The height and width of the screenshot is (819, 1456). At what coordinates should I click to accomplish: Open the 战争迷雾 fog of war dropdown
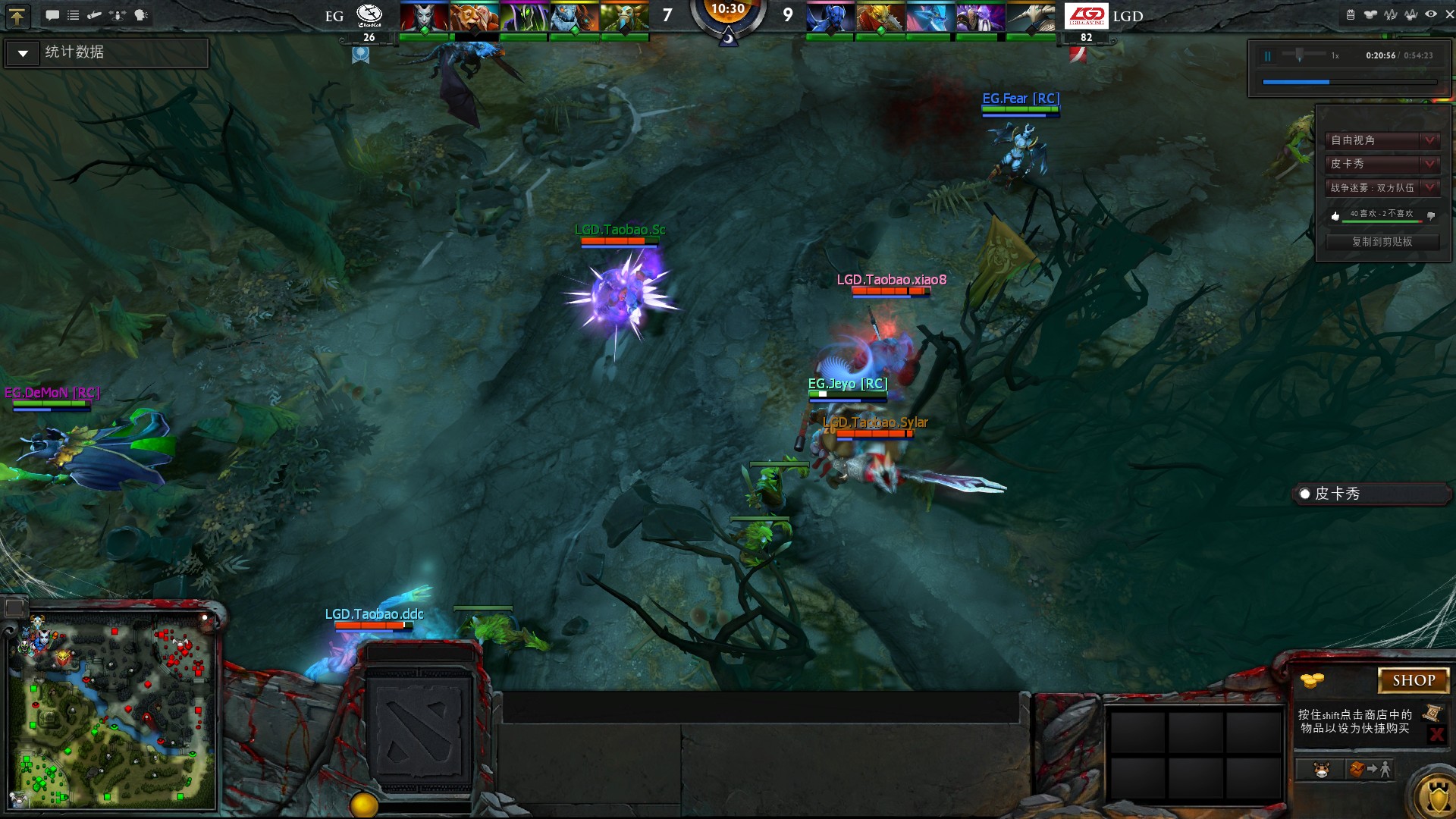point(1429,188)
